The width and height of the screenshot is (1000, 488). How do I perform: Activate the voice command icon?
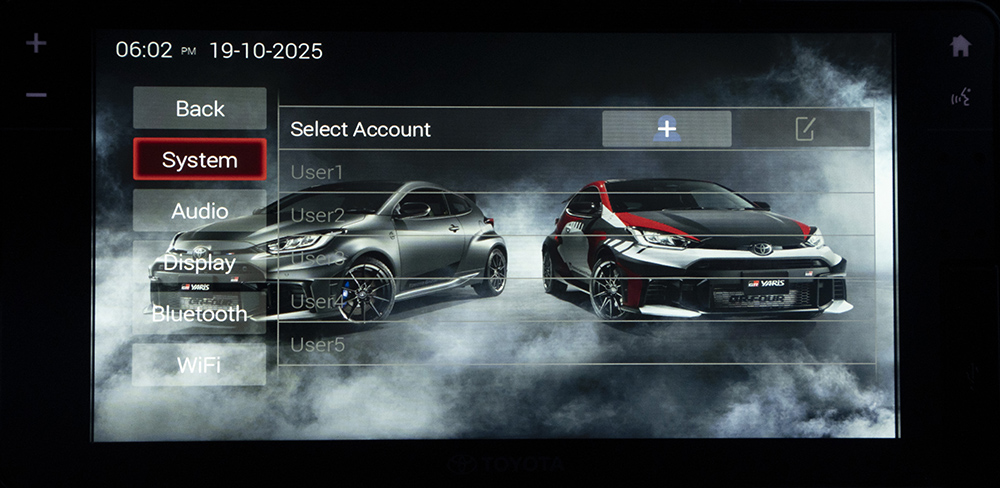[x=960, y=97]
